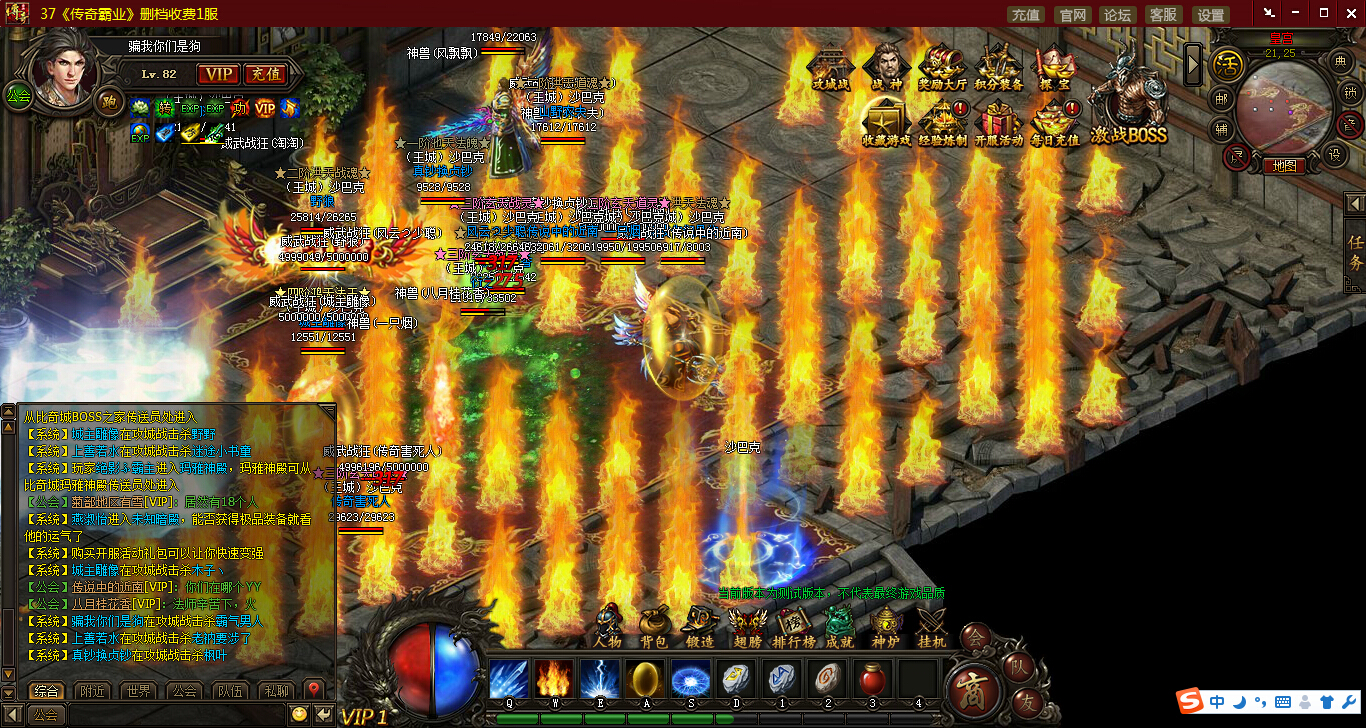
Task: Toggle 挂机 auto-battle crossed swords icon
Action: pos(932,627)
